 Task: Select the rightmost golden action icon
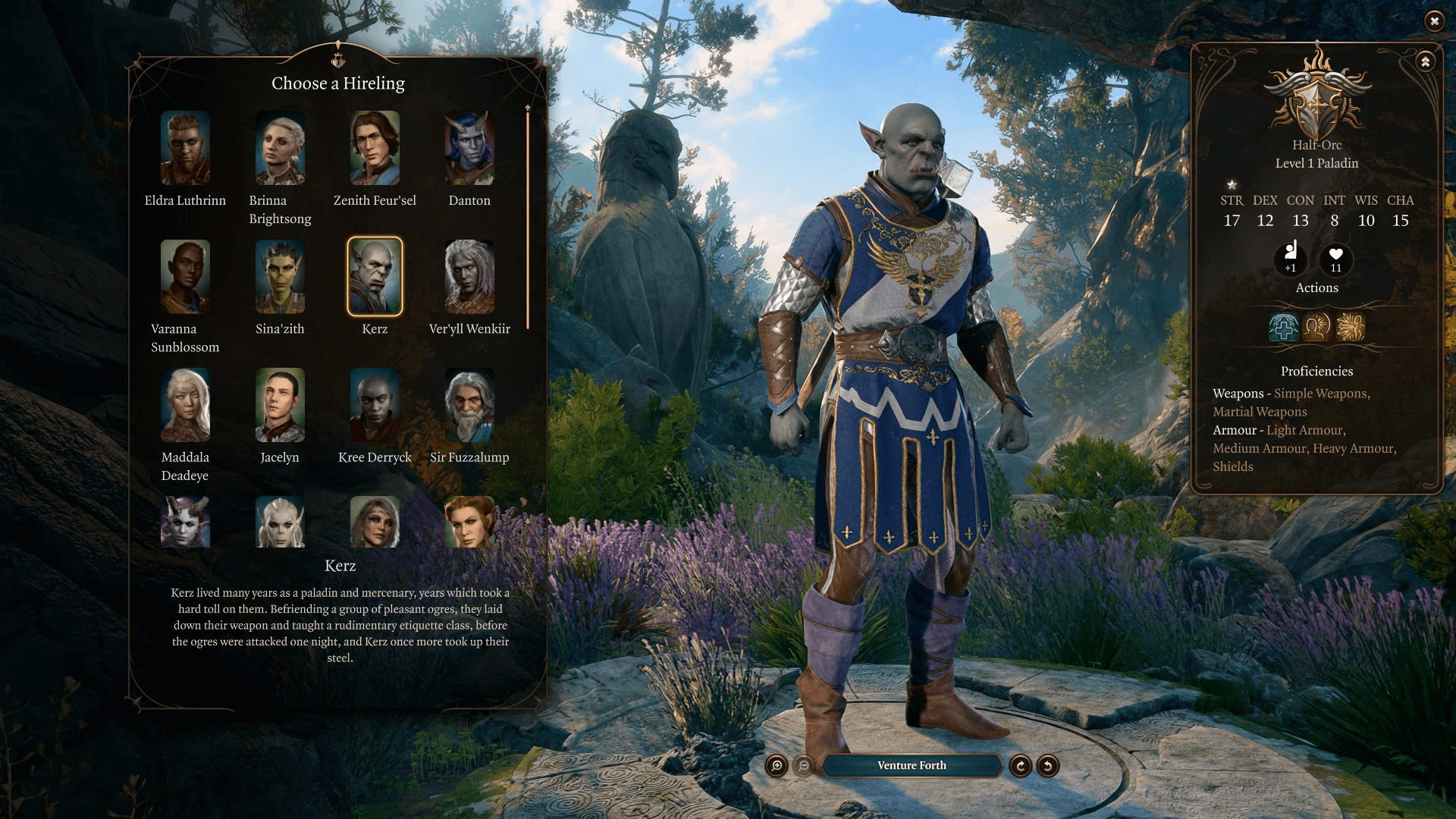1351,326
